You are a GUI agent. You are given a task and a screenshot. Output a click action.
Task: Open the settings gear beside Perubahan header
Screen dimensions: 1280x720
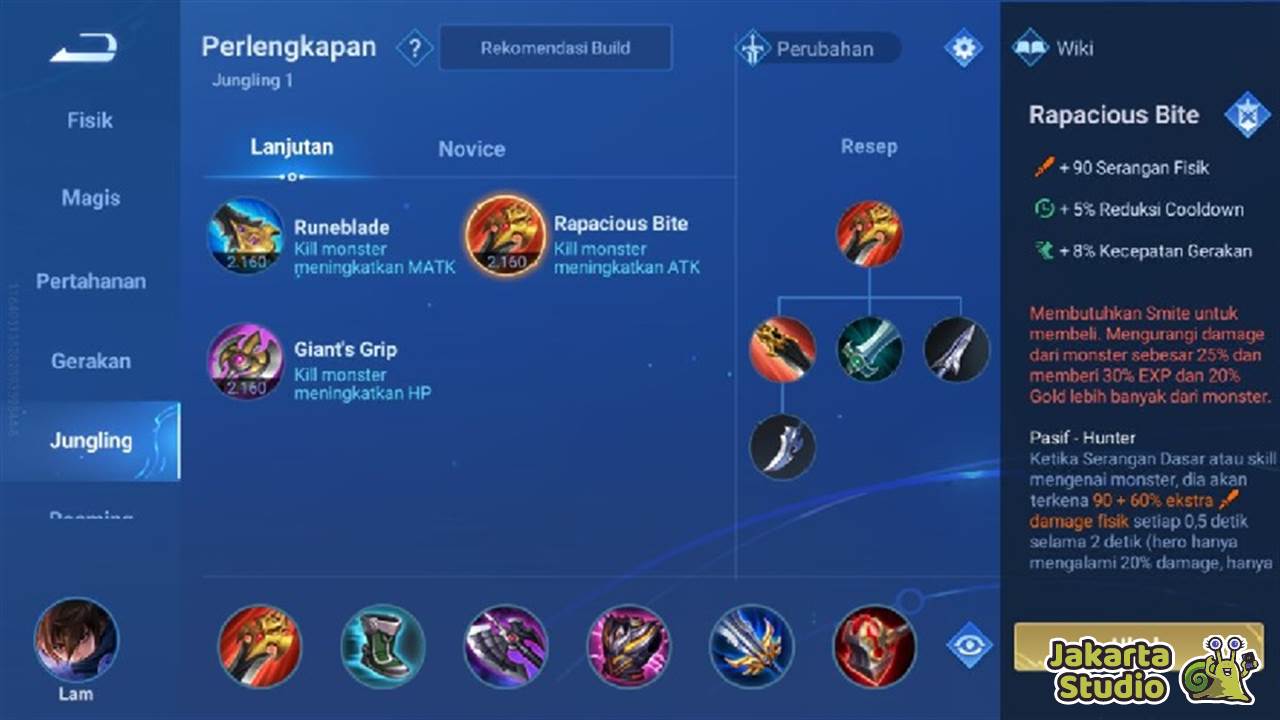coord(961,47)
